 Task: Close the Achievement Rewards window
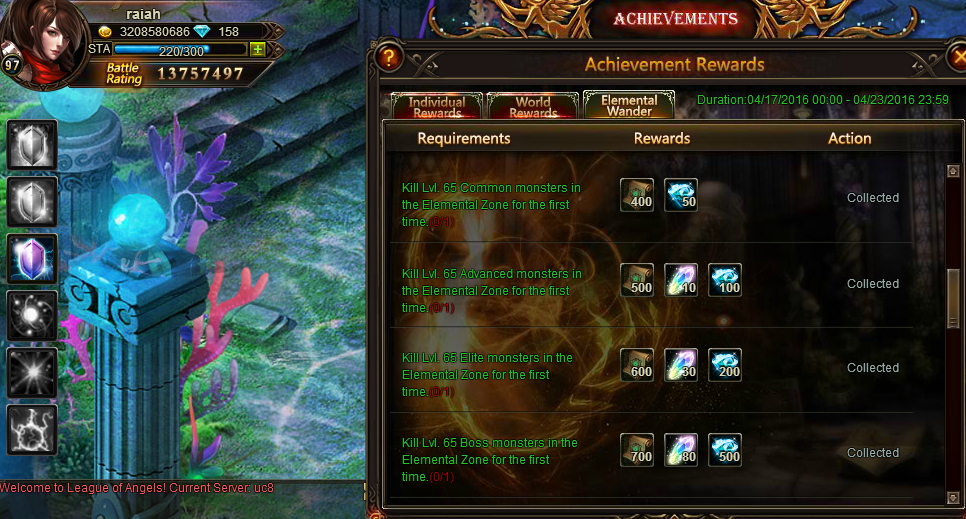(957, 59)
